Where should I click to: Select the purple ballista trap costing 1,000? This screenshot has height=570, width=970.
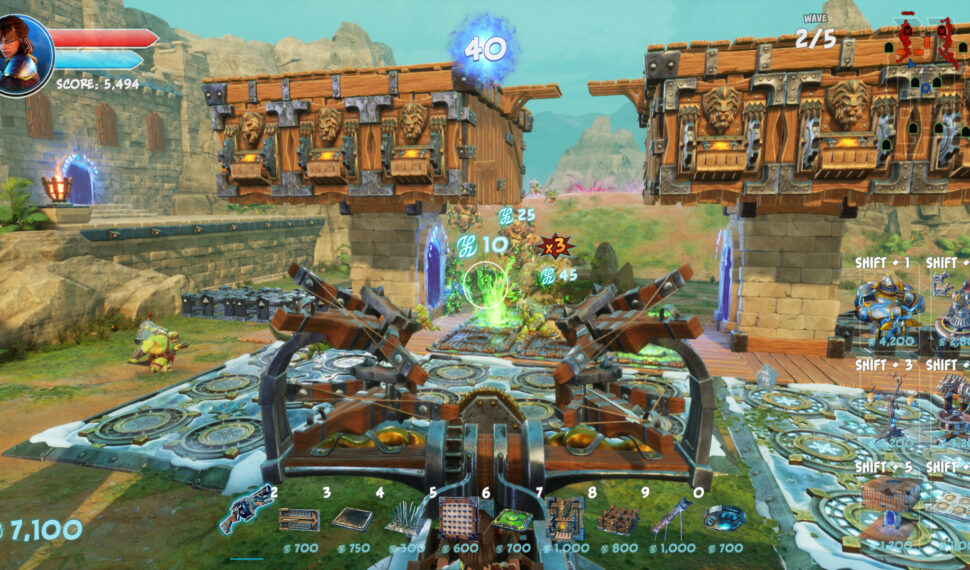click(x=671, y=517)
